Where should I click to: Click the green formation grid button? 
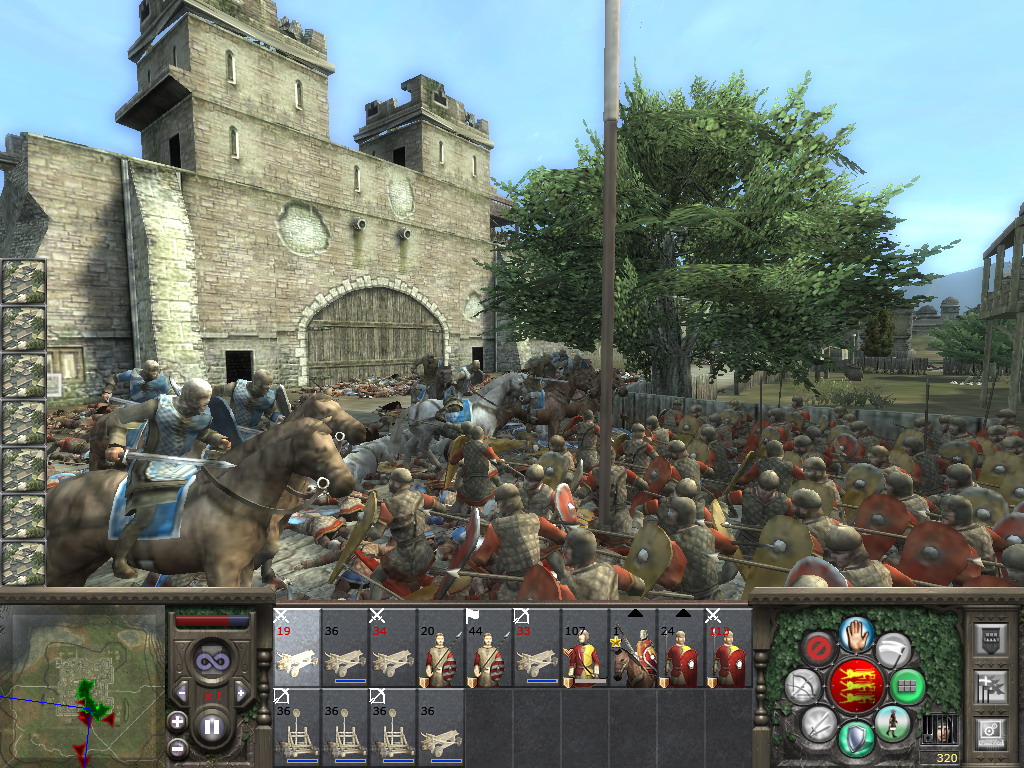pos(907,687)
